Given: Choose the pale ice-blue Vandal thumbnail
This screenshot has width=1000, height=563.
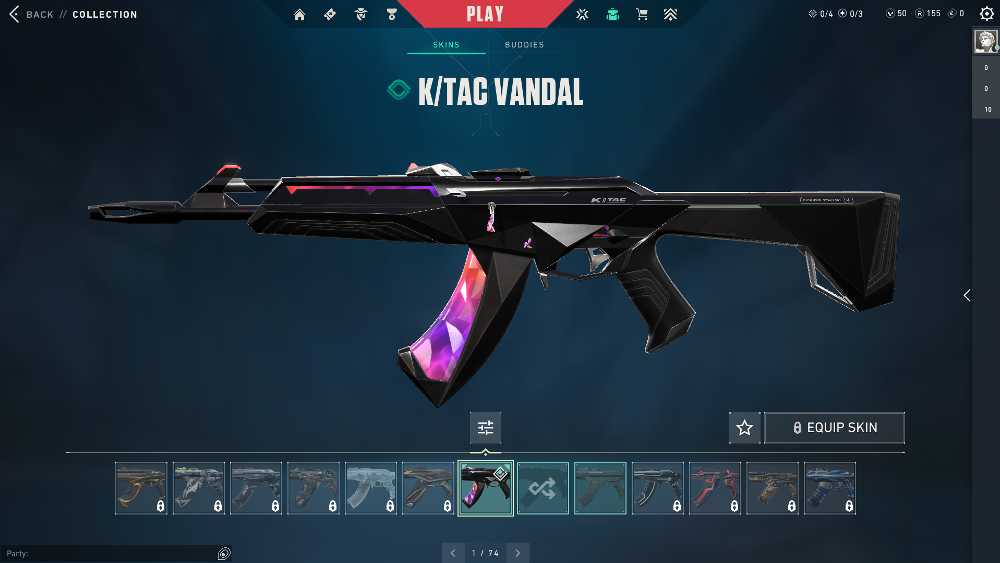Looking at the screenshot, I should click(371, 488).
